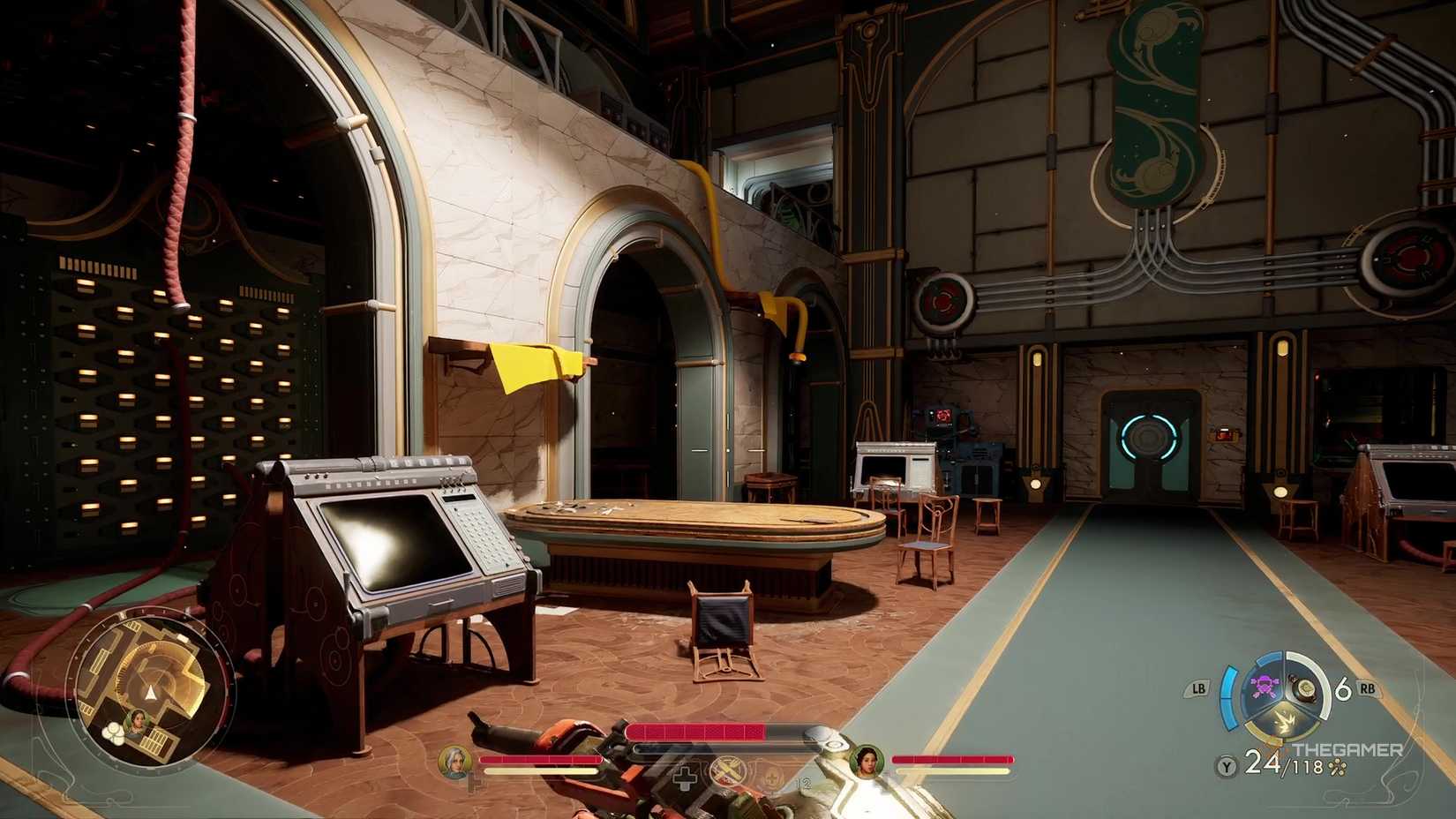Viewport: 1456px width, 819px height.
Task: Click the red enemy health bar above the weapon
Action: pyautogui.click(x=696, y=731)
